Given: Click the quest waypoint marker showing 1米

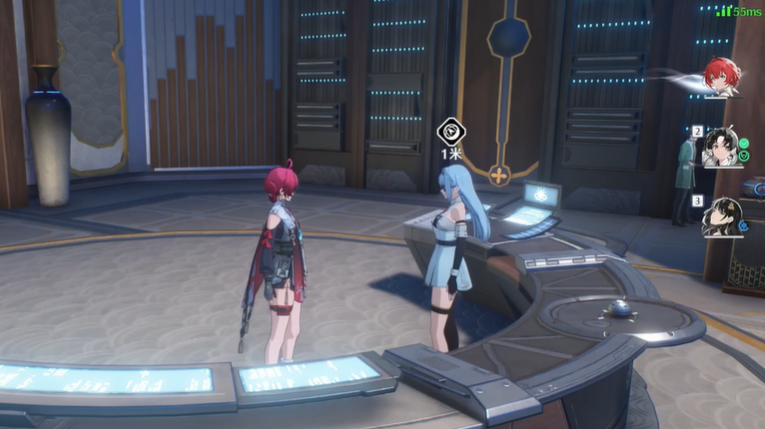Looking at the screenshot, I should click(x=449, y=132).
